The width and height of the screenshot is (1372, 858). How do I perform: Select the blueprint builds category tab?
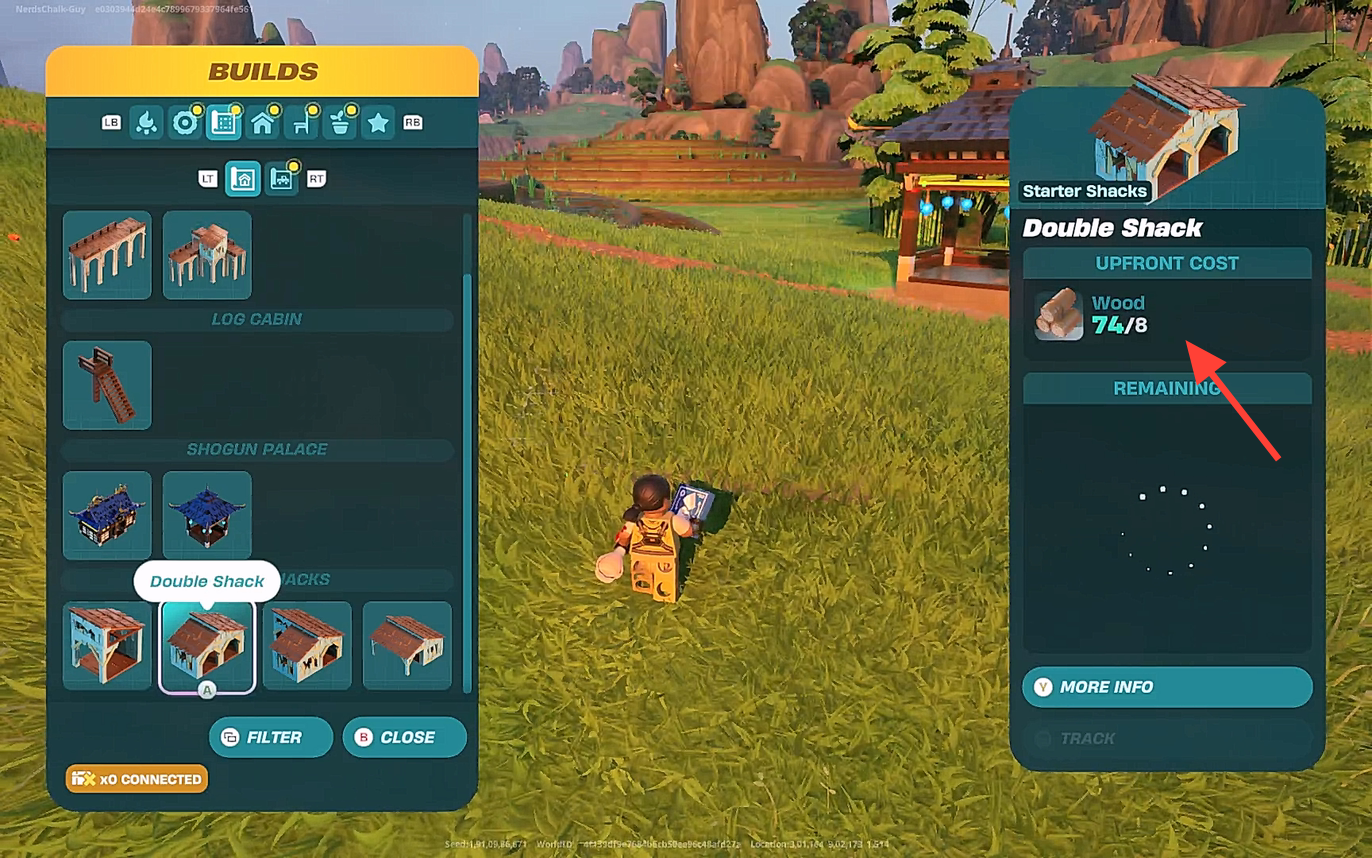pos(223,123)
